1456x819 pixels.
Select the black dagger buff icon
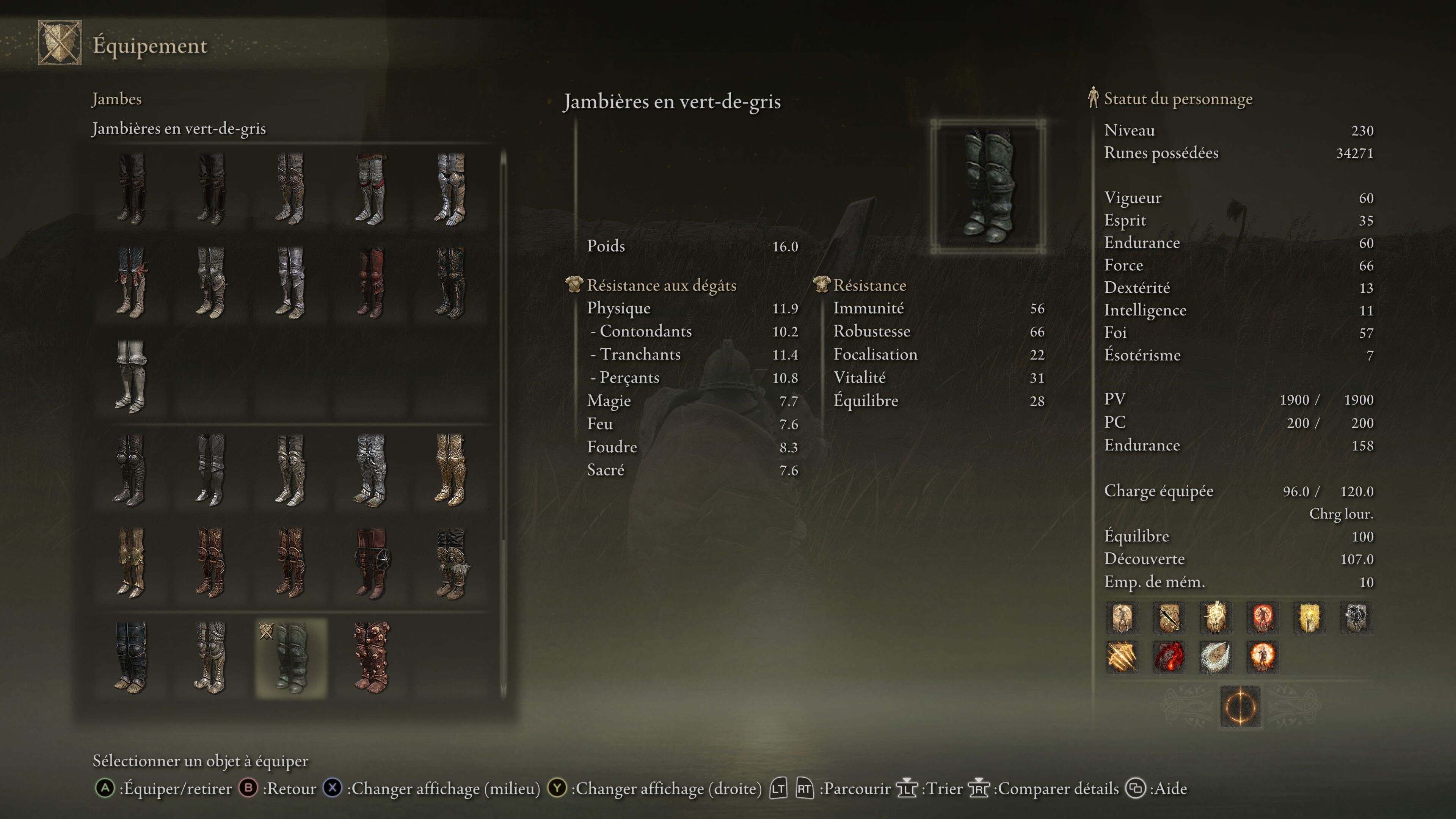coord(1168,617)
